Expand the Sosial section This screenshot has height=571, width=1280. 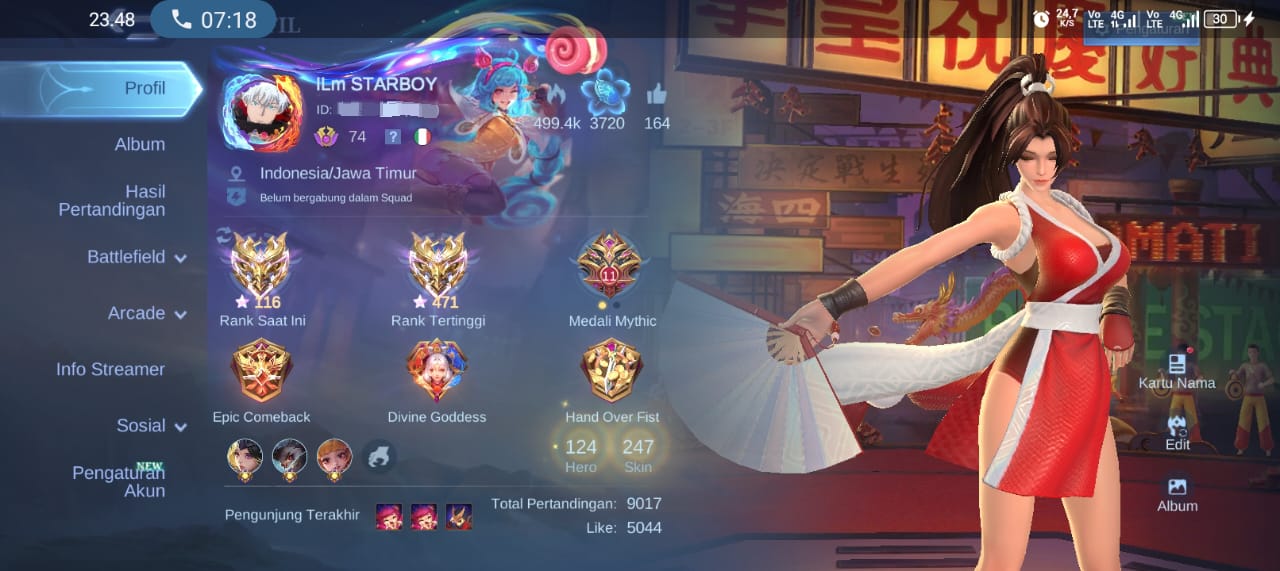tap(150, 425)
